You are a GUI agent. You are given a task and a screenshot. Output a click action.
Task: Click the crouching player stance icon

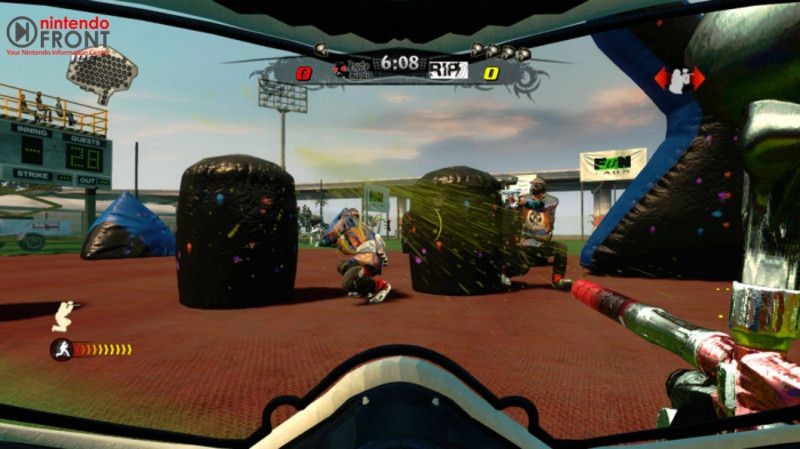(65, 315)
